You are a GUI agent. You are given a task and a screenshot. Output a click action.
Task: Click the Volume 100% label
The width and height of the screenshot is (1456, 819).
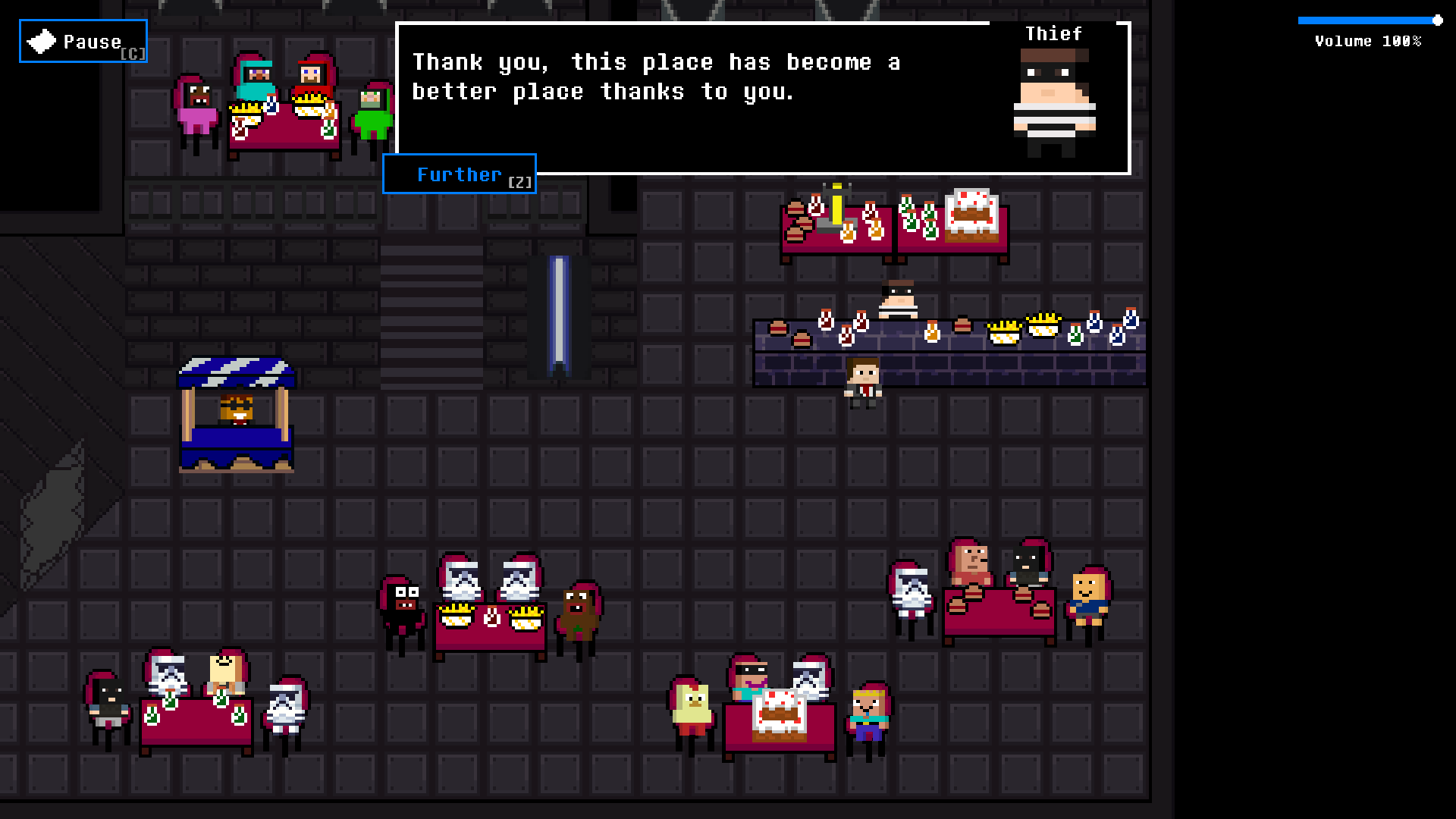point(1367,42)
